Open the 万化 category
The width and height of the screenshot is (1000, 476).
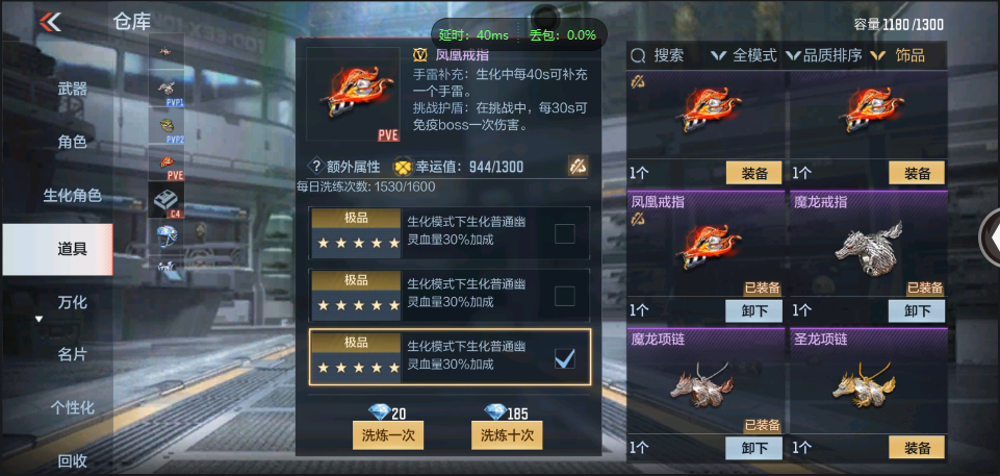point(72,302)
